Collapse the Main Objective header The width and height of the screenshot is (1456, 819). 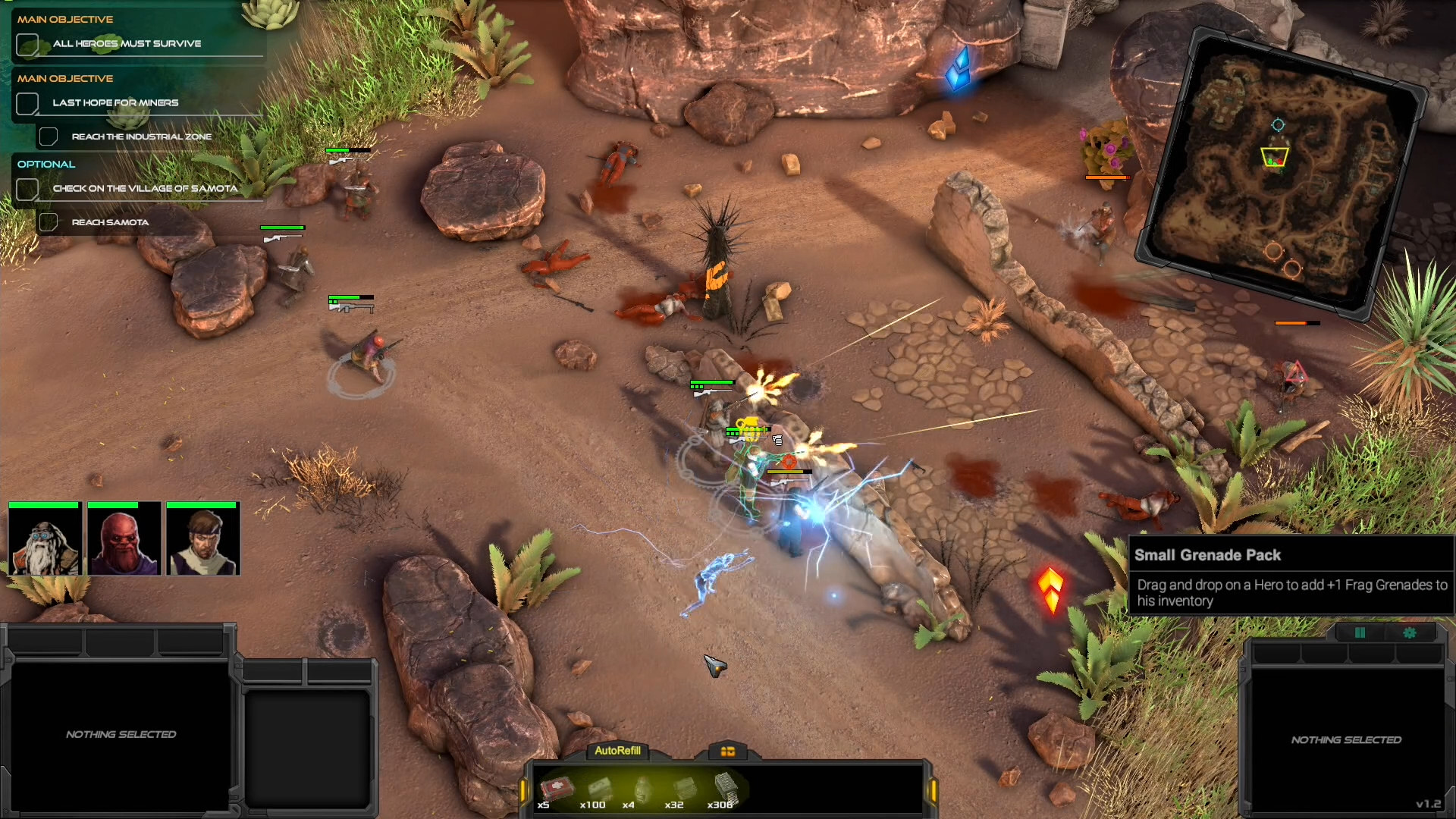pyautogui.click(x=66, y=19)
